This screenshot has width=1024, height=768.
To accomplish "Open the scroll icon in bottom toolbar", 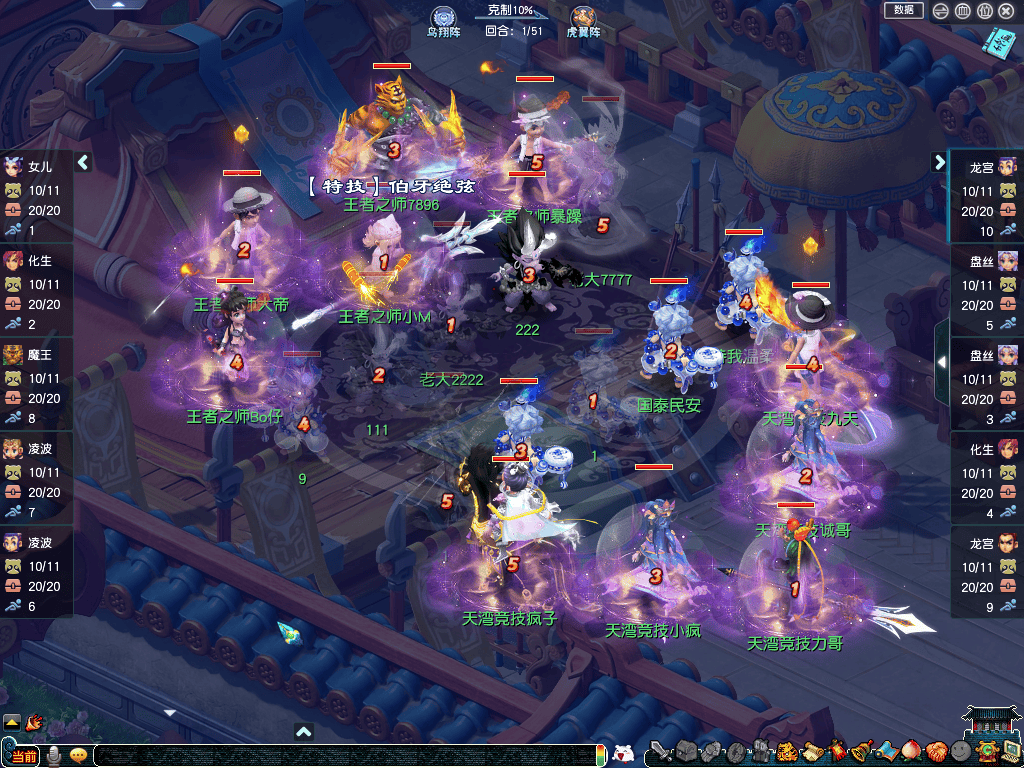I will click(811, 751).
